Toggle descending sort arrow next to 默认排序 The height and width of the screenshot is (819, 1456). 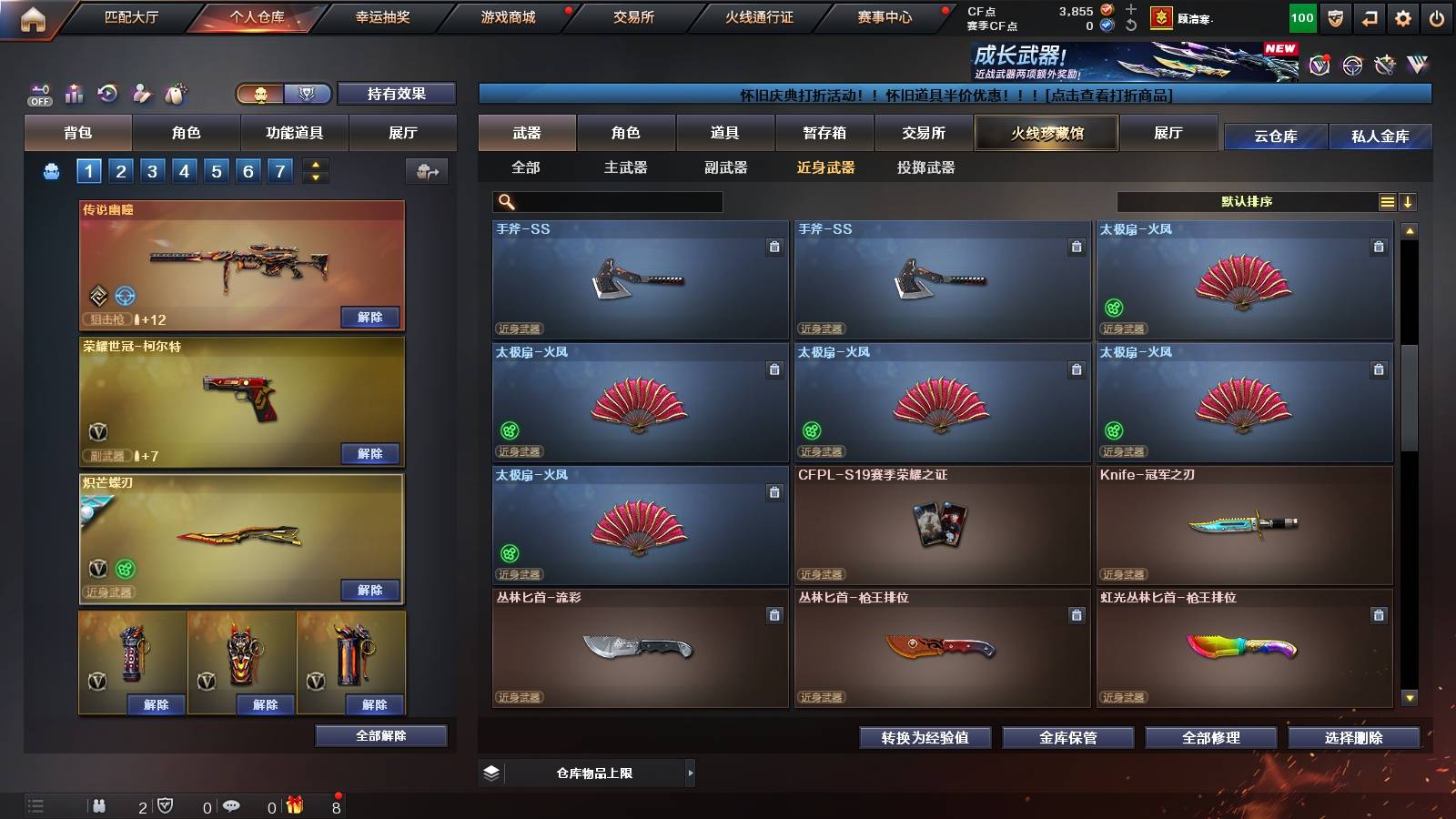[1409, 201]
